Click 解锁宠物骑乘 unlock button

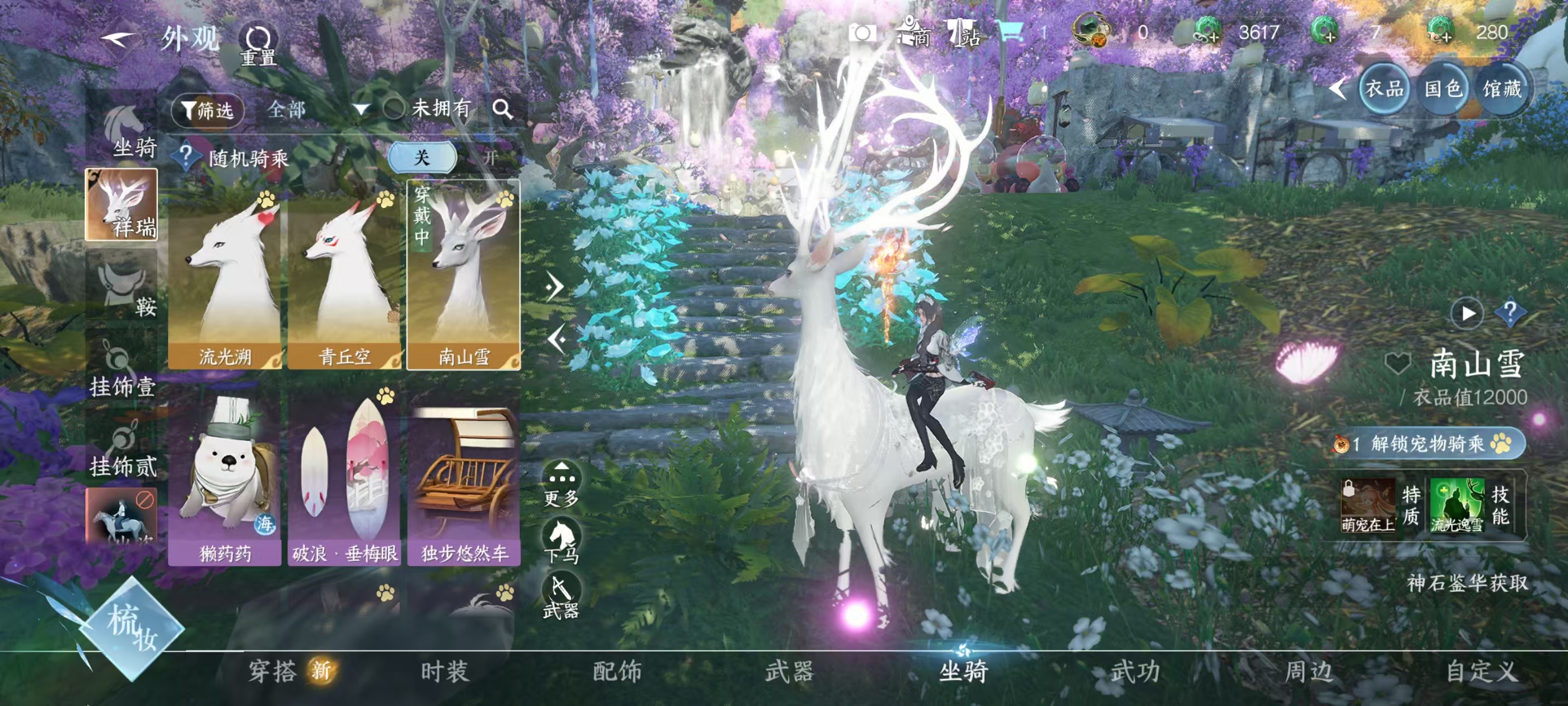1428,443
